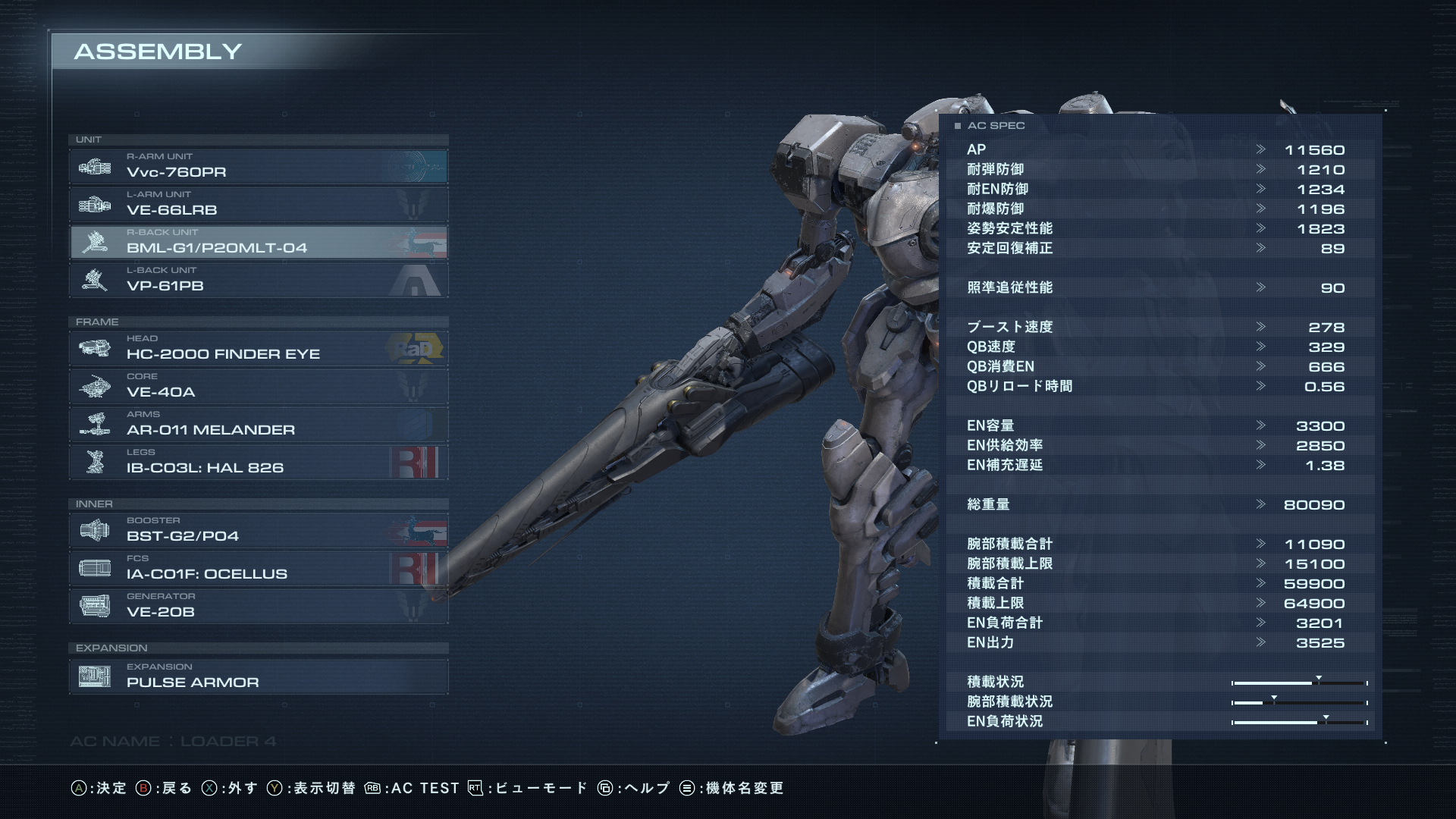Open the LEGS slot IB-C03L: HAL 826
This screenshot has height=819, width=1456.
(x=258, y=462)
